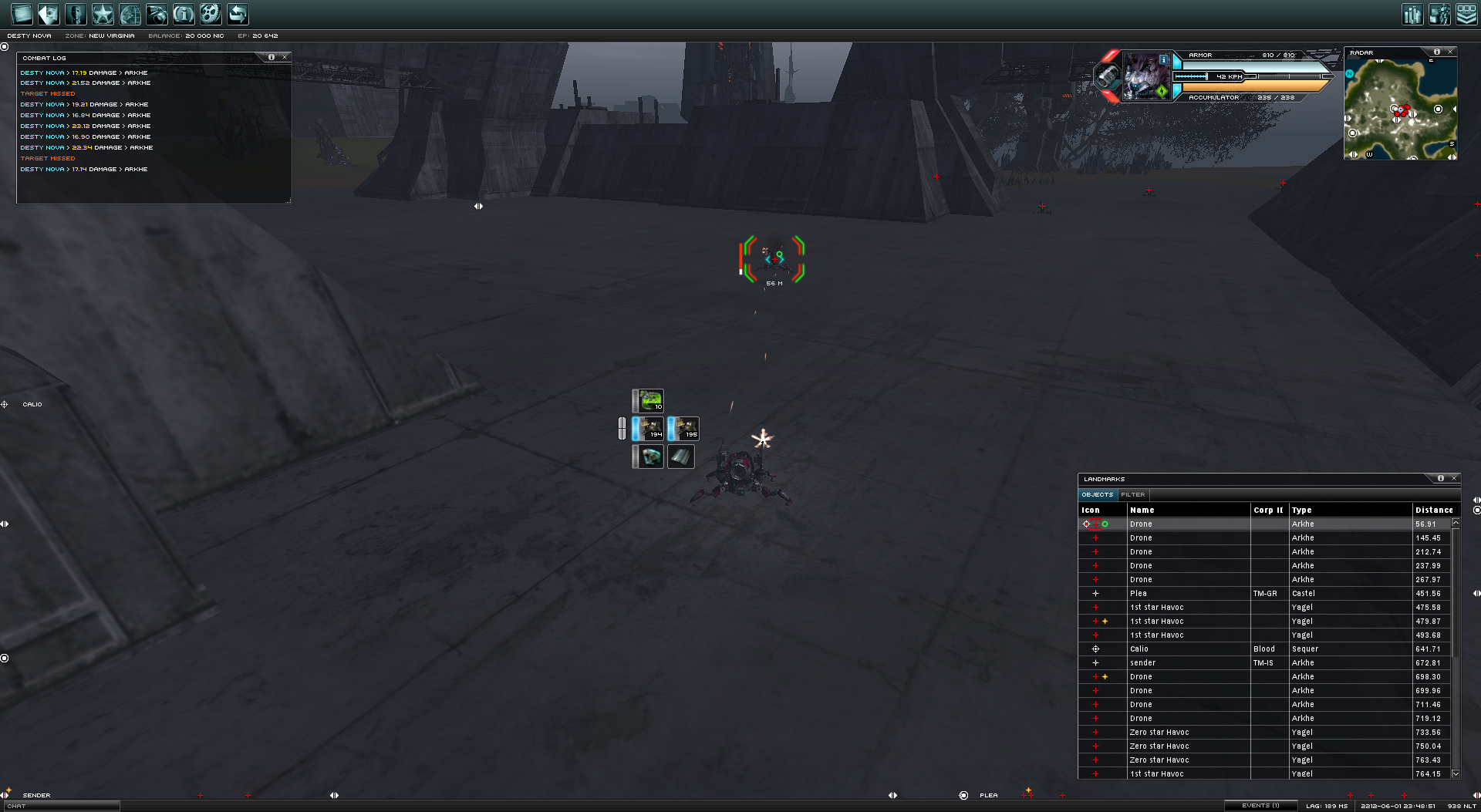Close the Combat Log window
Image resolution: width=1481 pixels, height=812 pixels.
pos(285,57)
